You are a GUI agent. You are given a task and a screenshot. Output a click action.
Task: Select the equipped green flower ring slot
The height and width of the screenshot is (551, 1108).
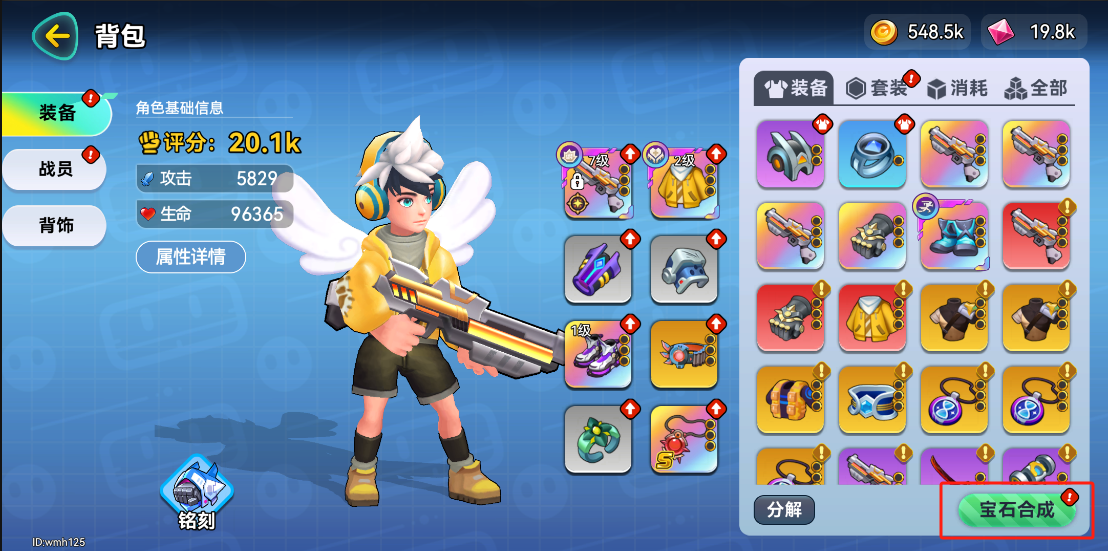tap(598, 439)
